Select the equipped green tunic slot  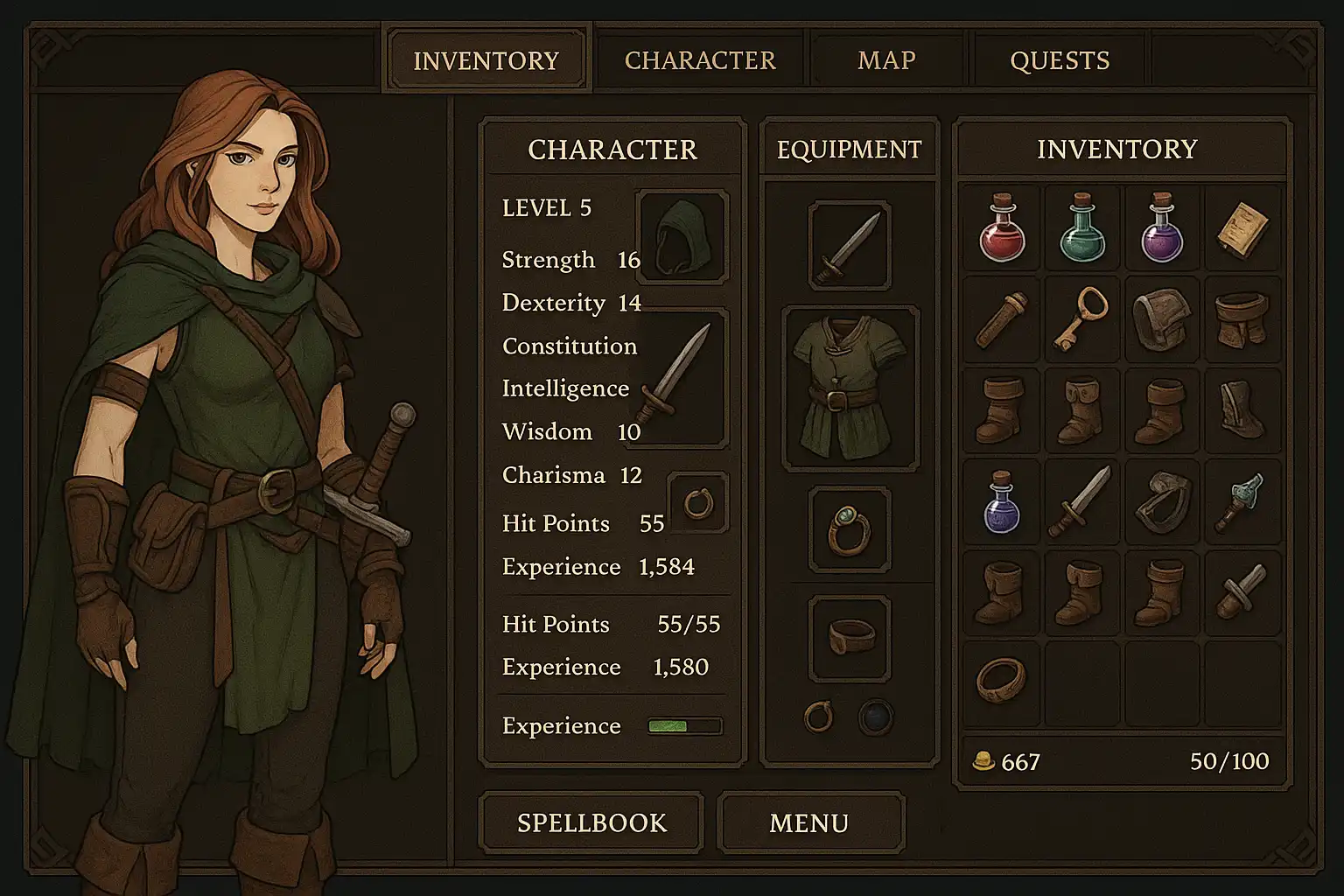850,388
